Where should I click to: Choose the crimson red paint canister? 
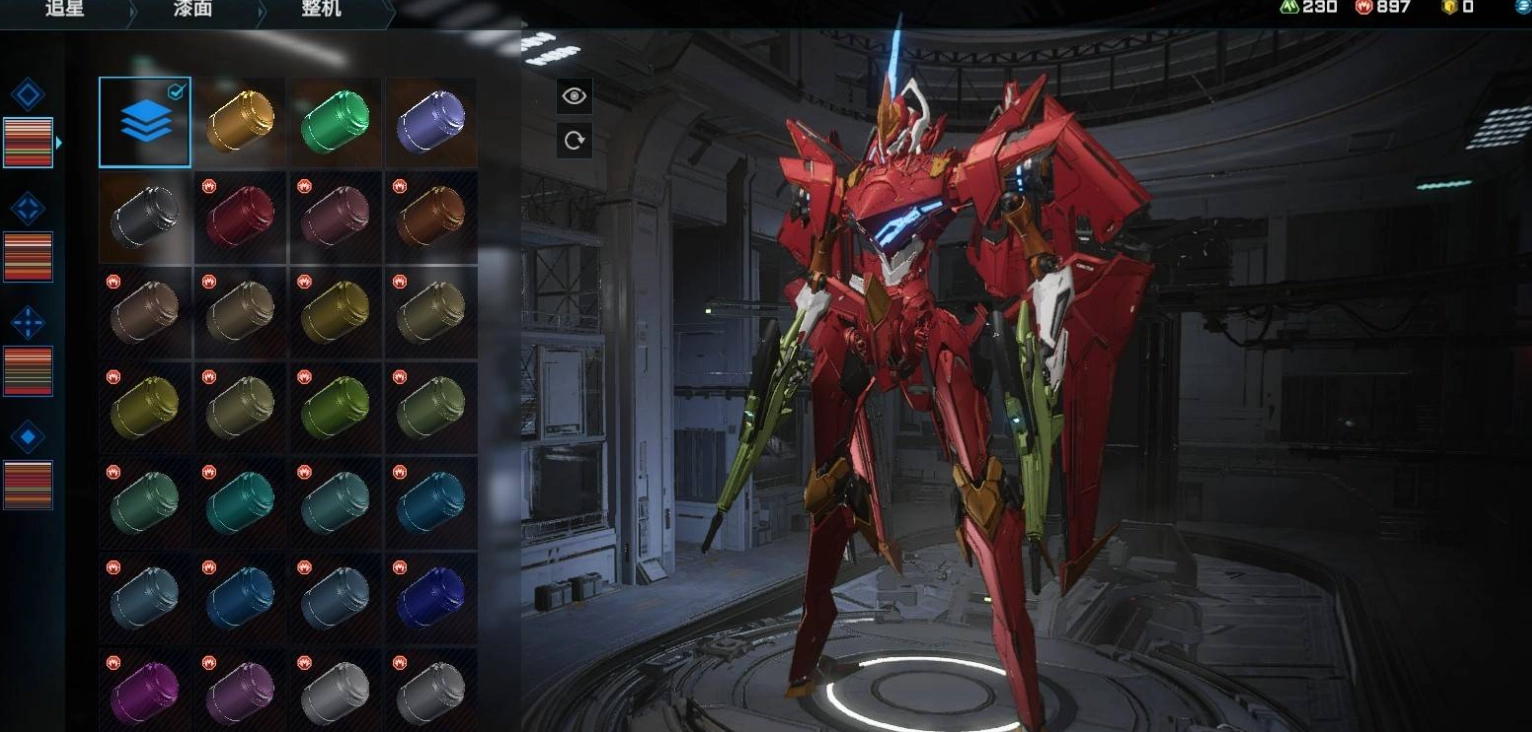coord(241,217)
